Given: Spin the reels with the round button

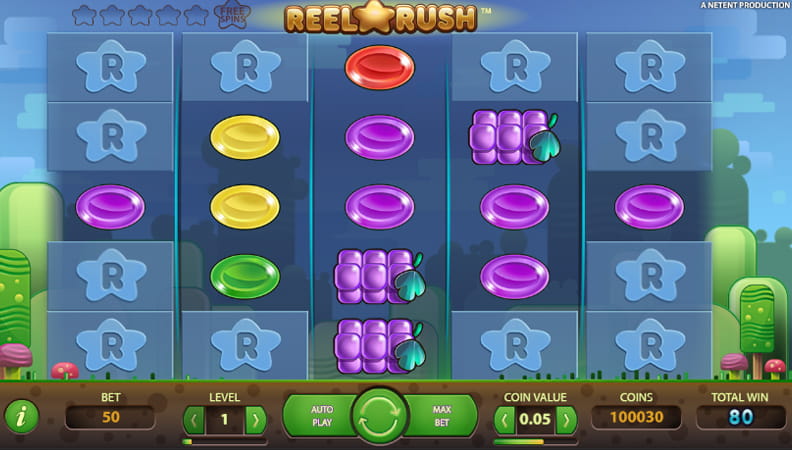Looking at the screenshot, I should click(380, 416).
